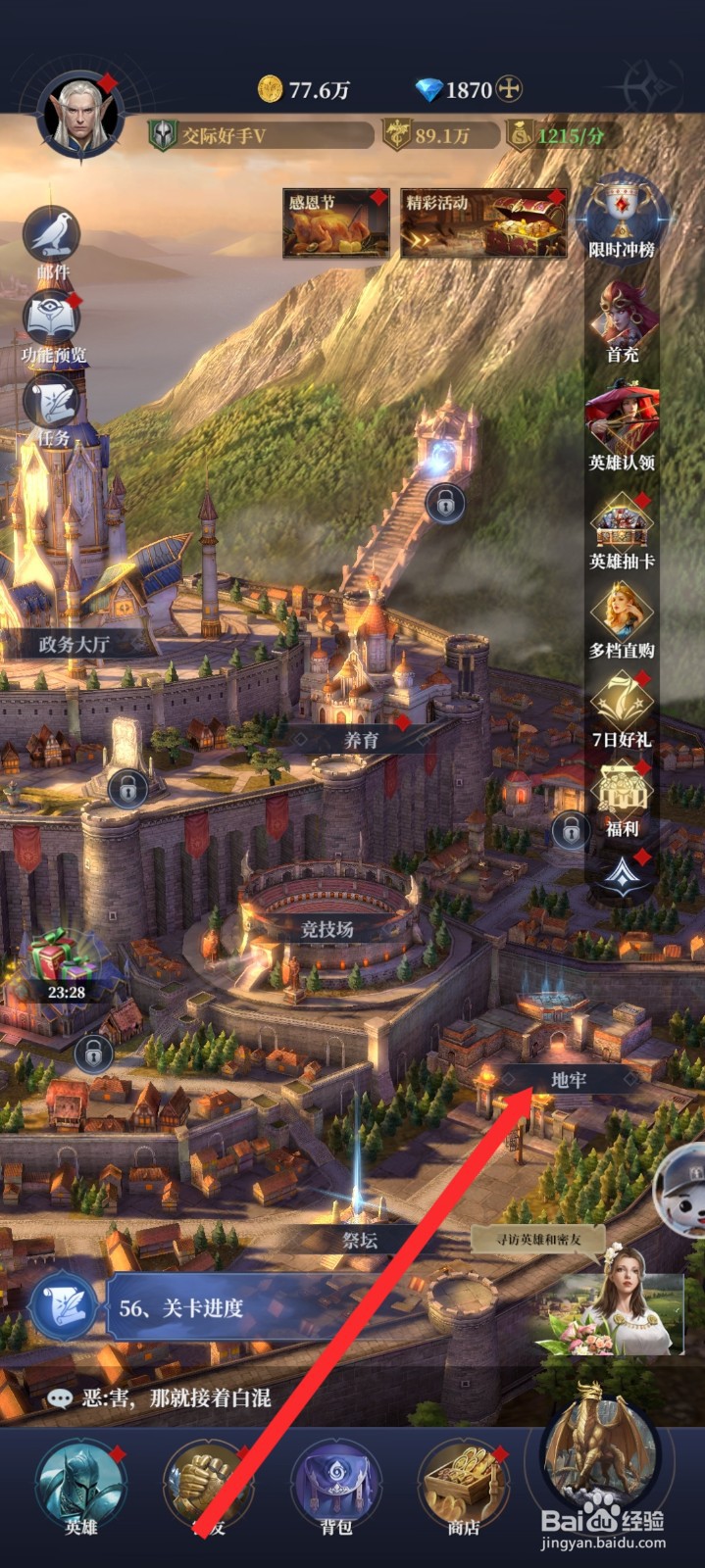The image size is (705, 1568).
Task: Open the 邮件 mail icon
Action: [52, 235]
